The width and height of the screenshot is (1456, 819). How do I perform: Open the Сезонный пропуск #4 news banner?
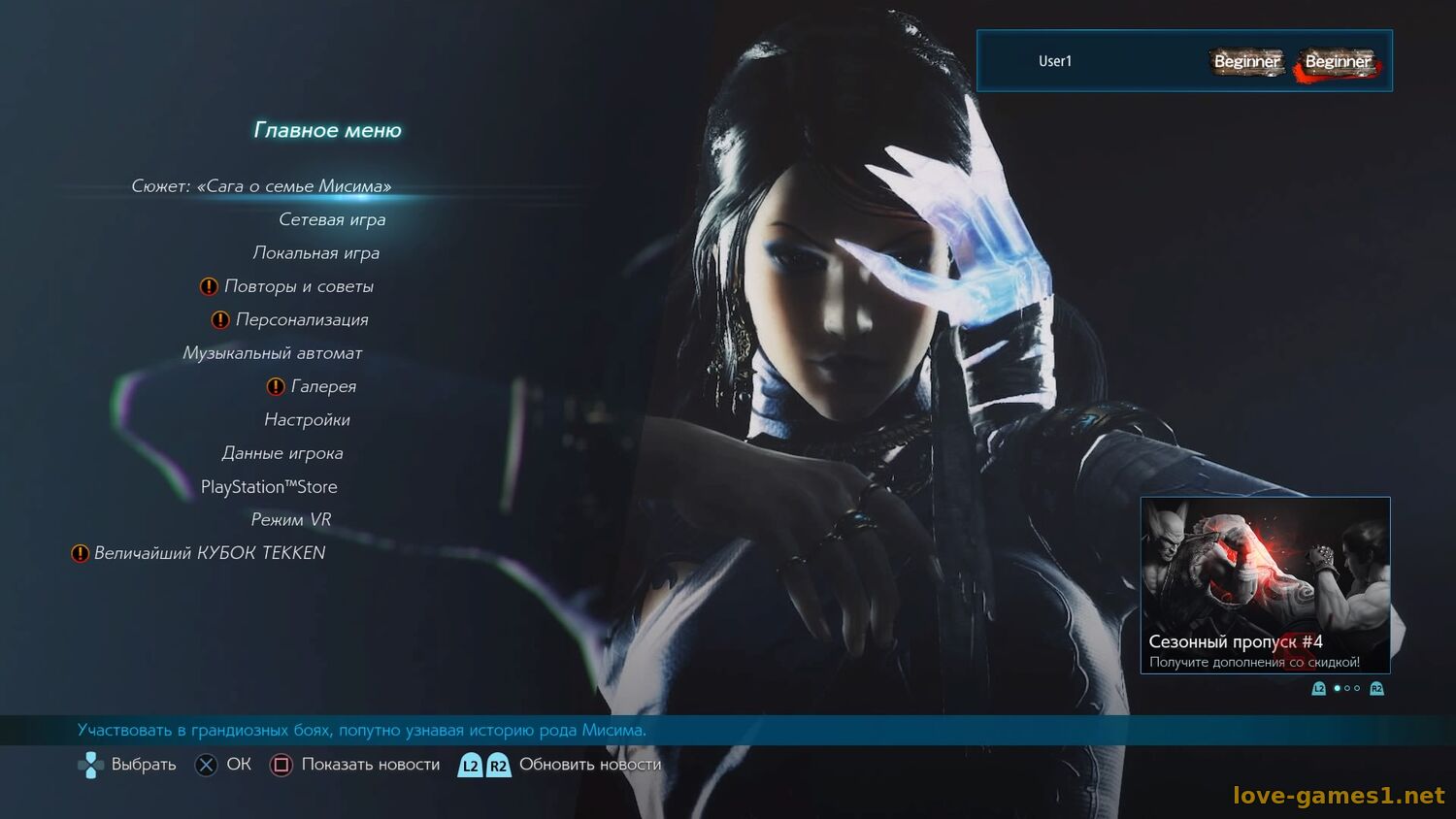1265,585
